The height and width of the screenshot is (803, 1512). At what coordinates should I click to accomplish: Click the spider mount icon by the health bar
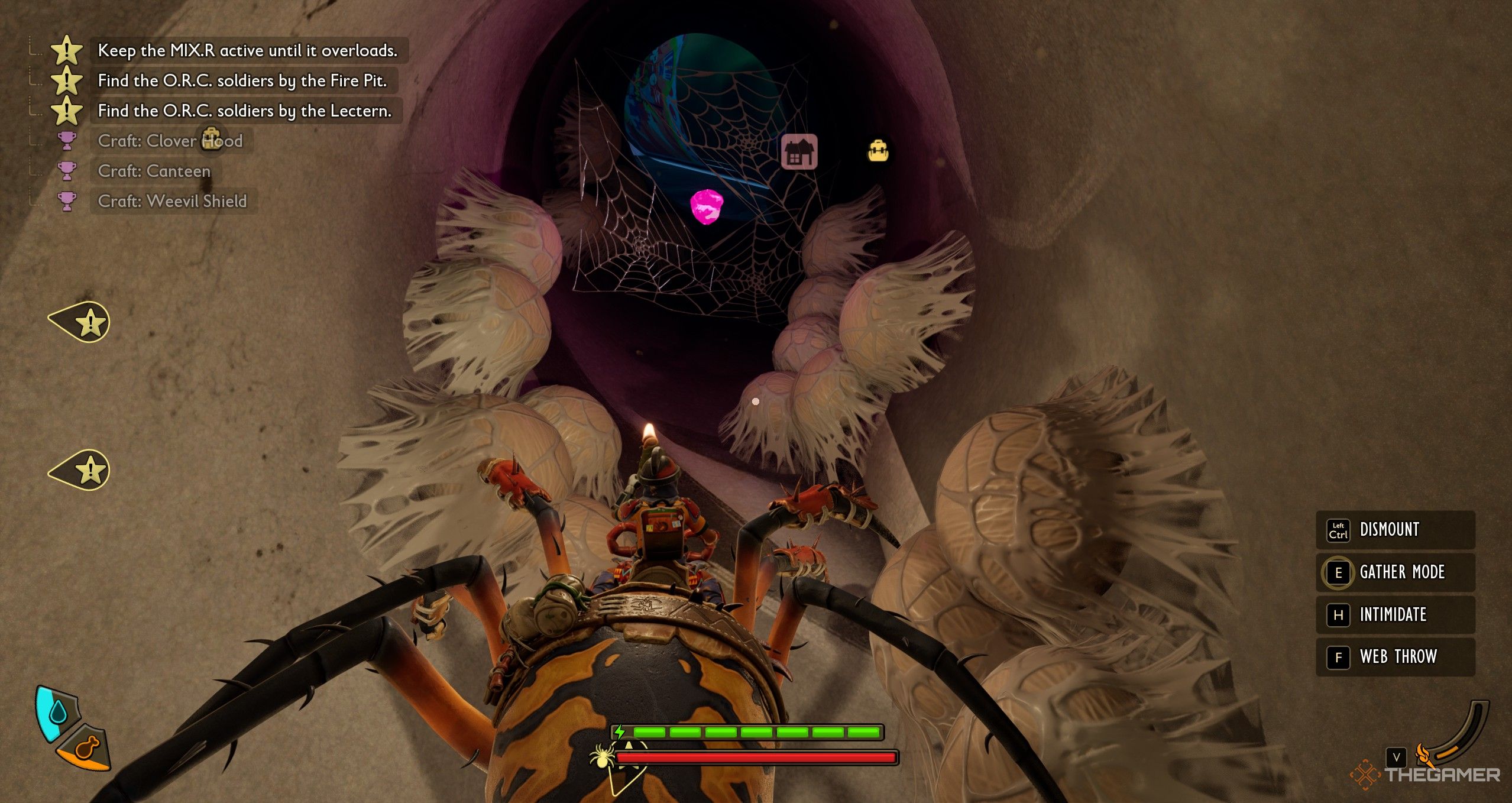click(x=602, y=757)
